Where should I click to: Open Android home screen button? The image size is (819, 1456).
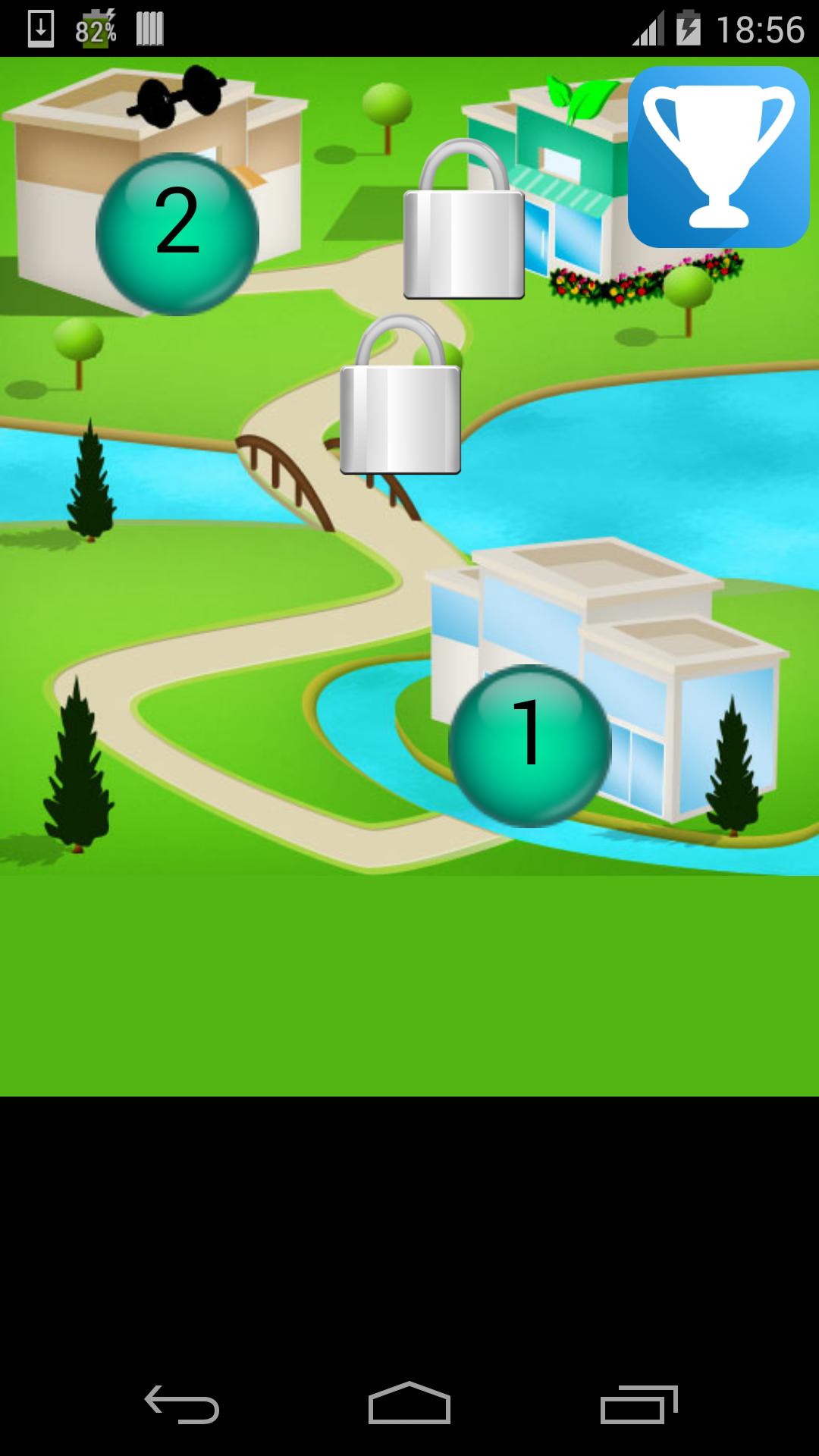click(x=409, y=1404)
